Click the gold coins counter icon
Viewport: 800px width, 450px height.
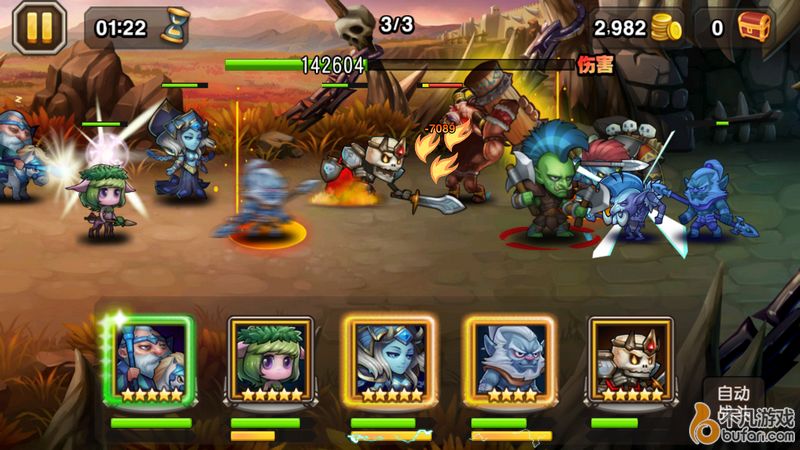coord(666,28)
